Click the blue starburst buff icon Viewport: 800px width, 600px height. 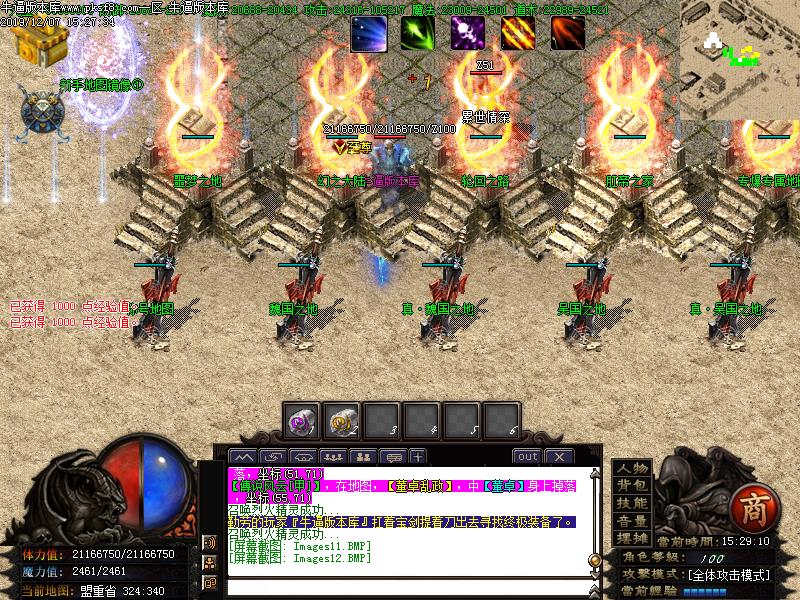tap(367, 33)
